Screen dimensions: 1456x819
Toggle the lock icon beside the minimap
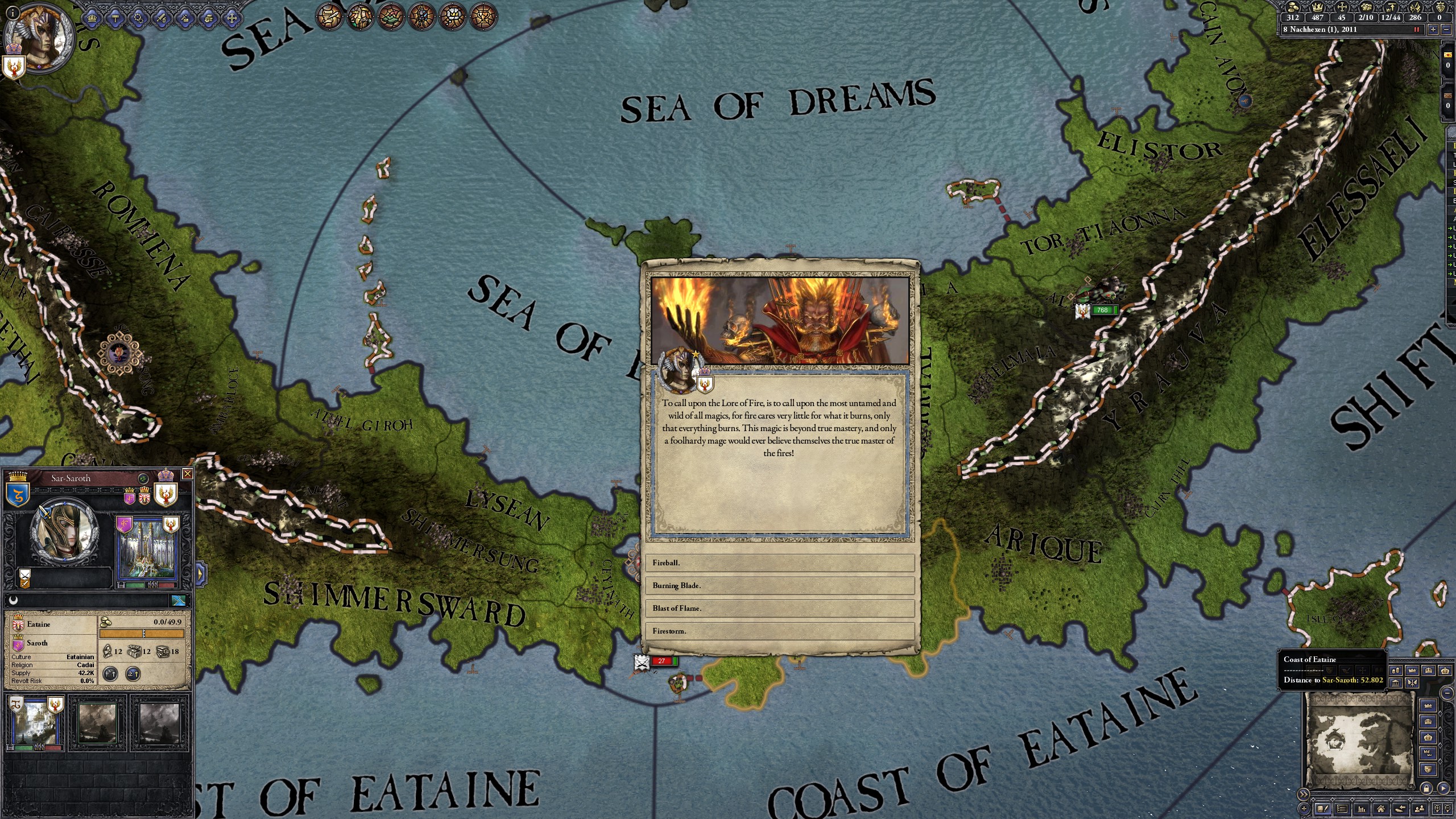[1427, 788]
